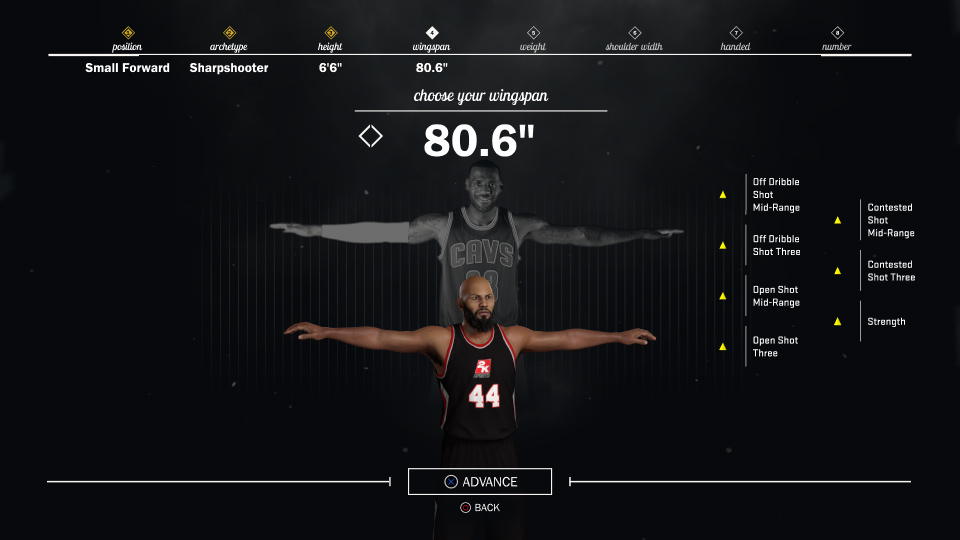This screenshot has height=540, width=960.
Task: Switch to the handed step
Action: [x=736, y=40]
